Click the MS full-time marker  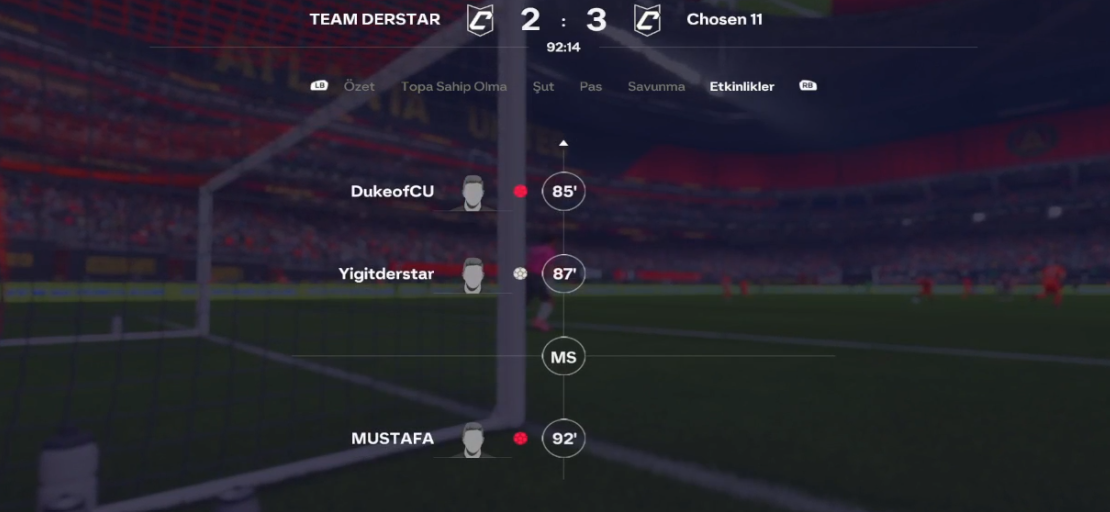click(563, 357)
